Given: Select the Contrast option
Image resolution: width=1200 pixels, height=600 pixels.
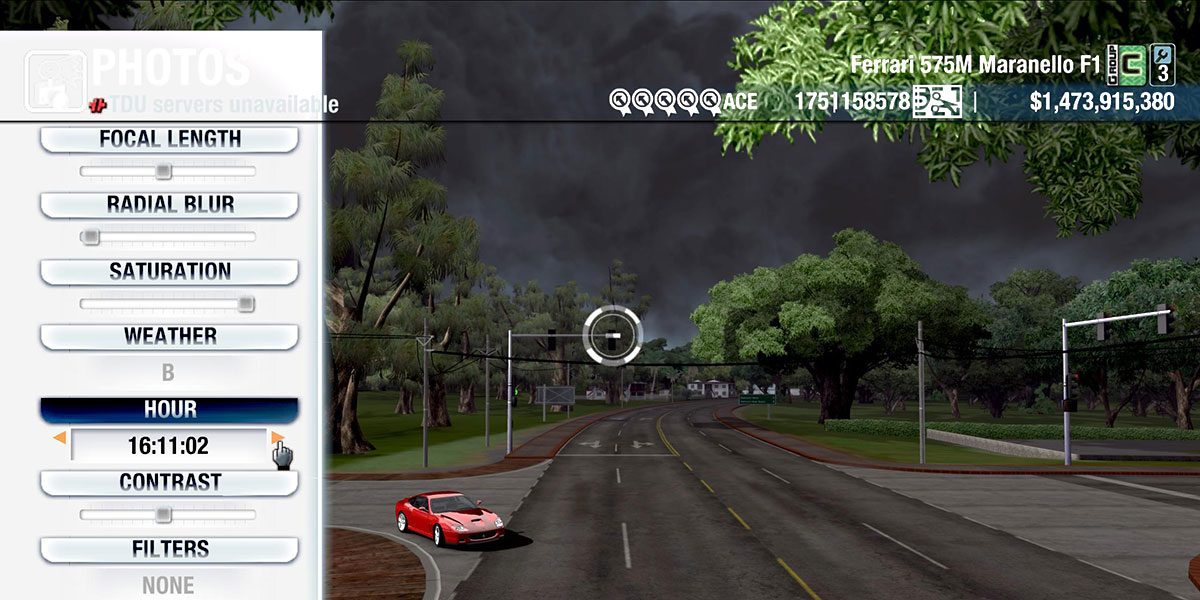Looking at the screenshot, I should 169,483.
